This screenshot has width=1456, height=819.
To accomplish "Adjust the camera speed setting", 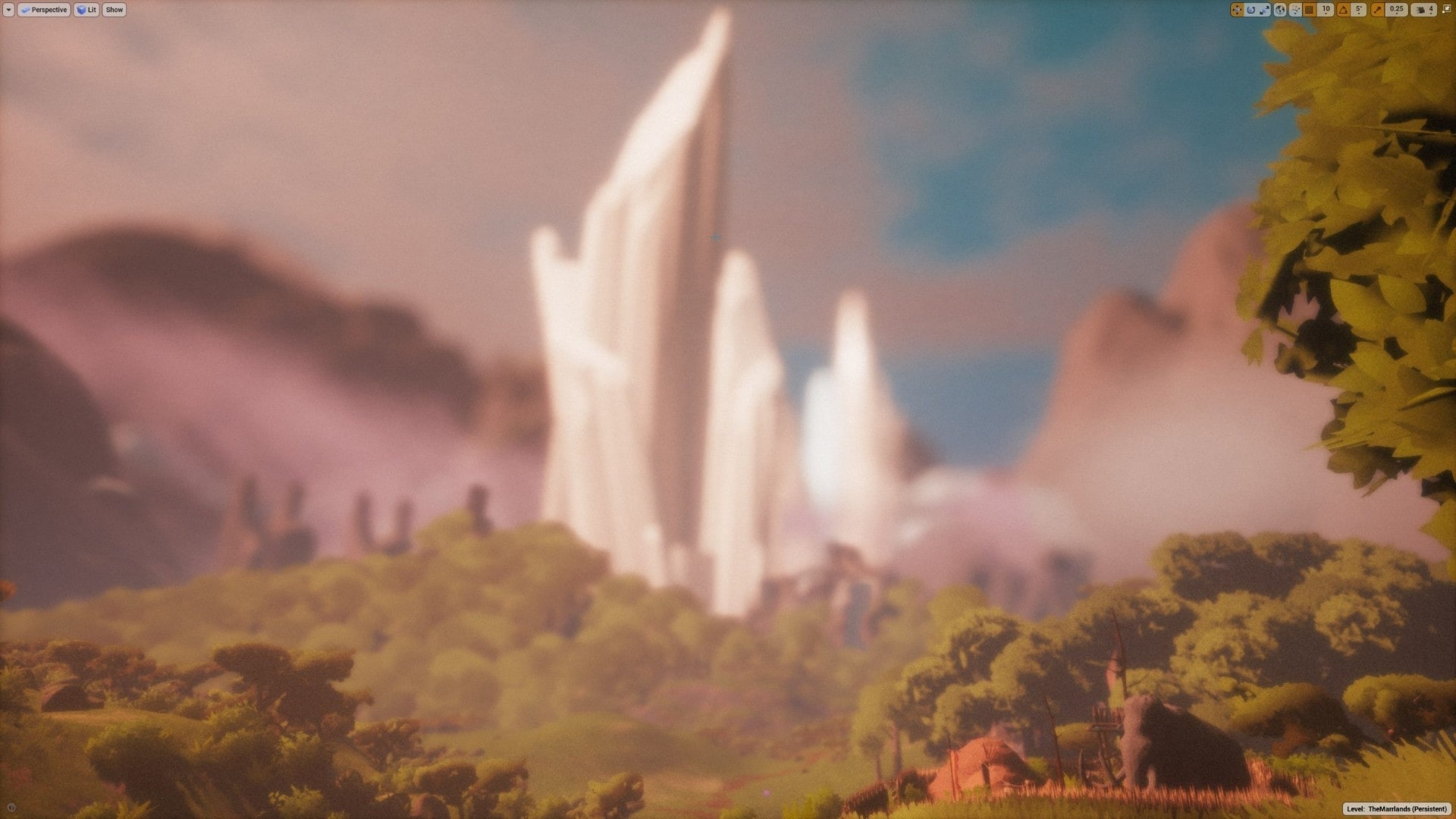I will (x=1423, y=10).
